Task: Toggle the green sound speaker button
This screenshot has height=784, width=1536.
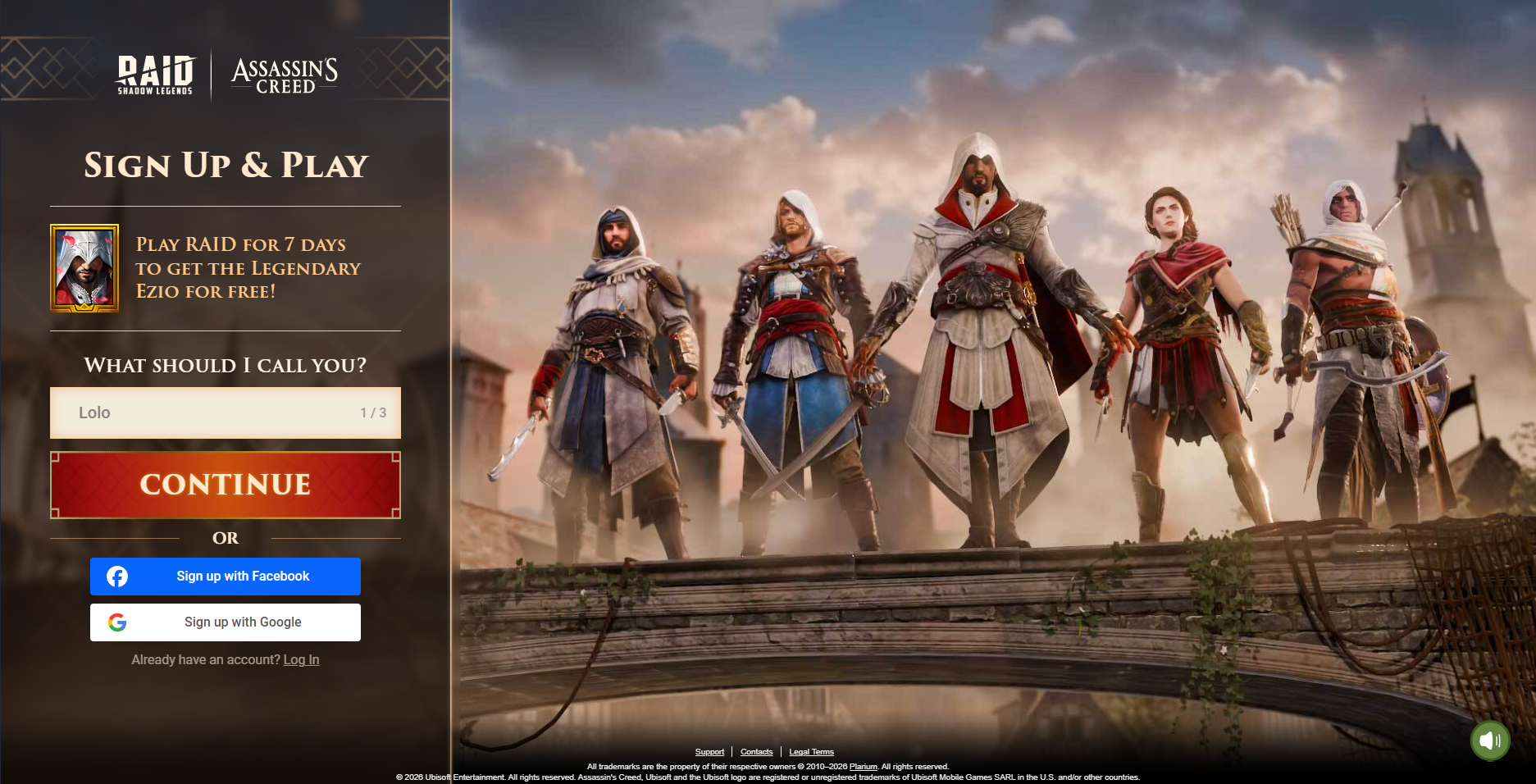Action: pos(1489,741)
